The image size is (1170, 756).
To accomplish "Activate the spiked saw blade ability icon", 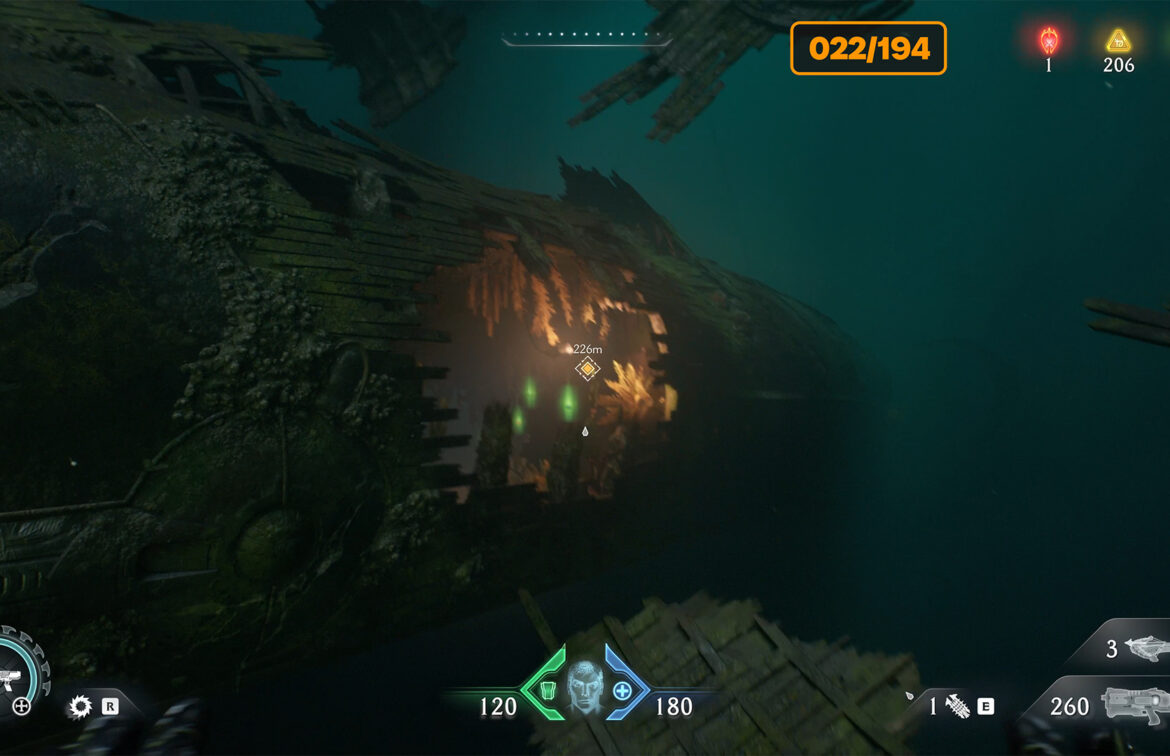I will tap(80, 707).
